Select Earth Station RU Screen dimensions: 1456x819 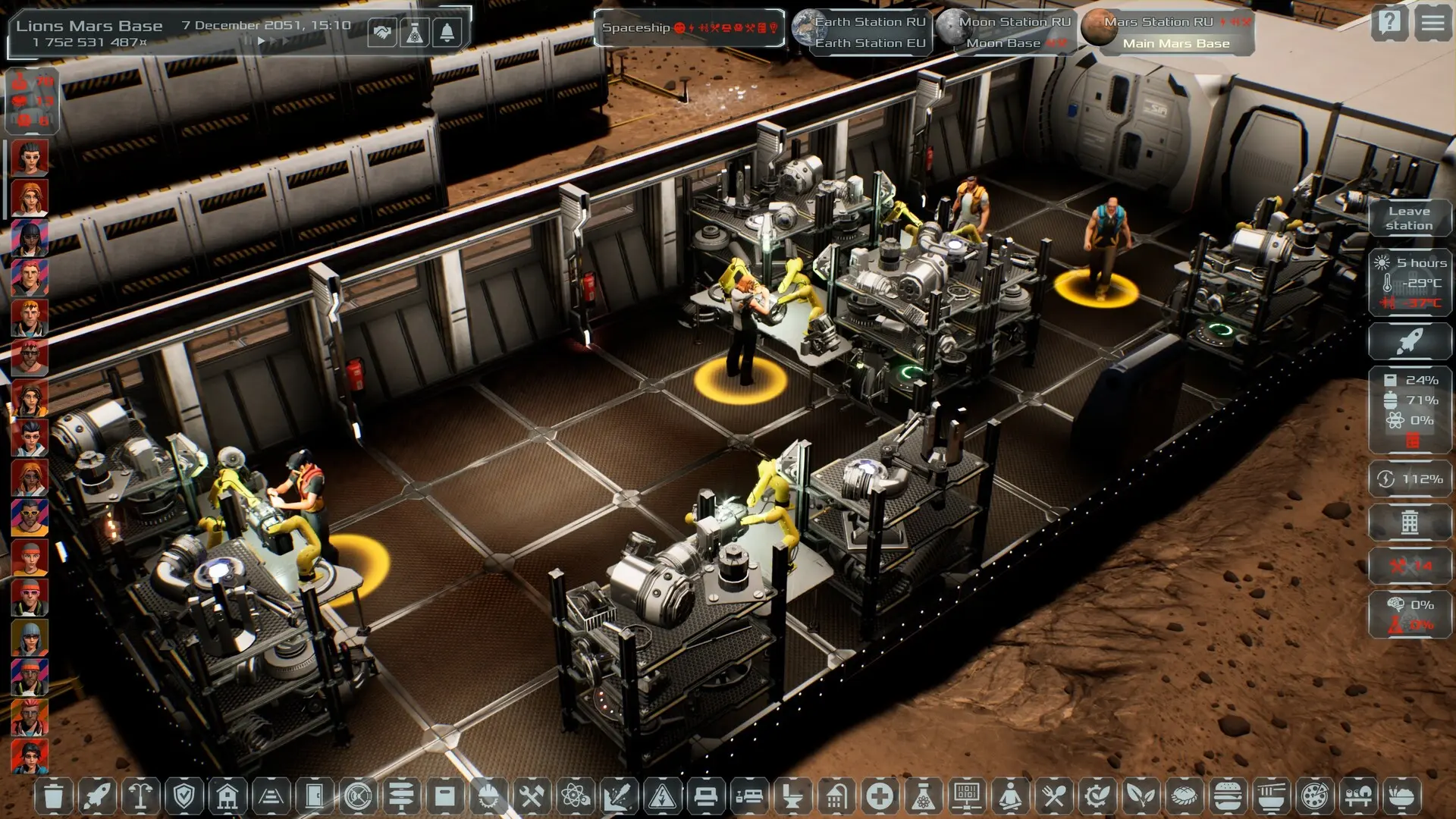869,22
